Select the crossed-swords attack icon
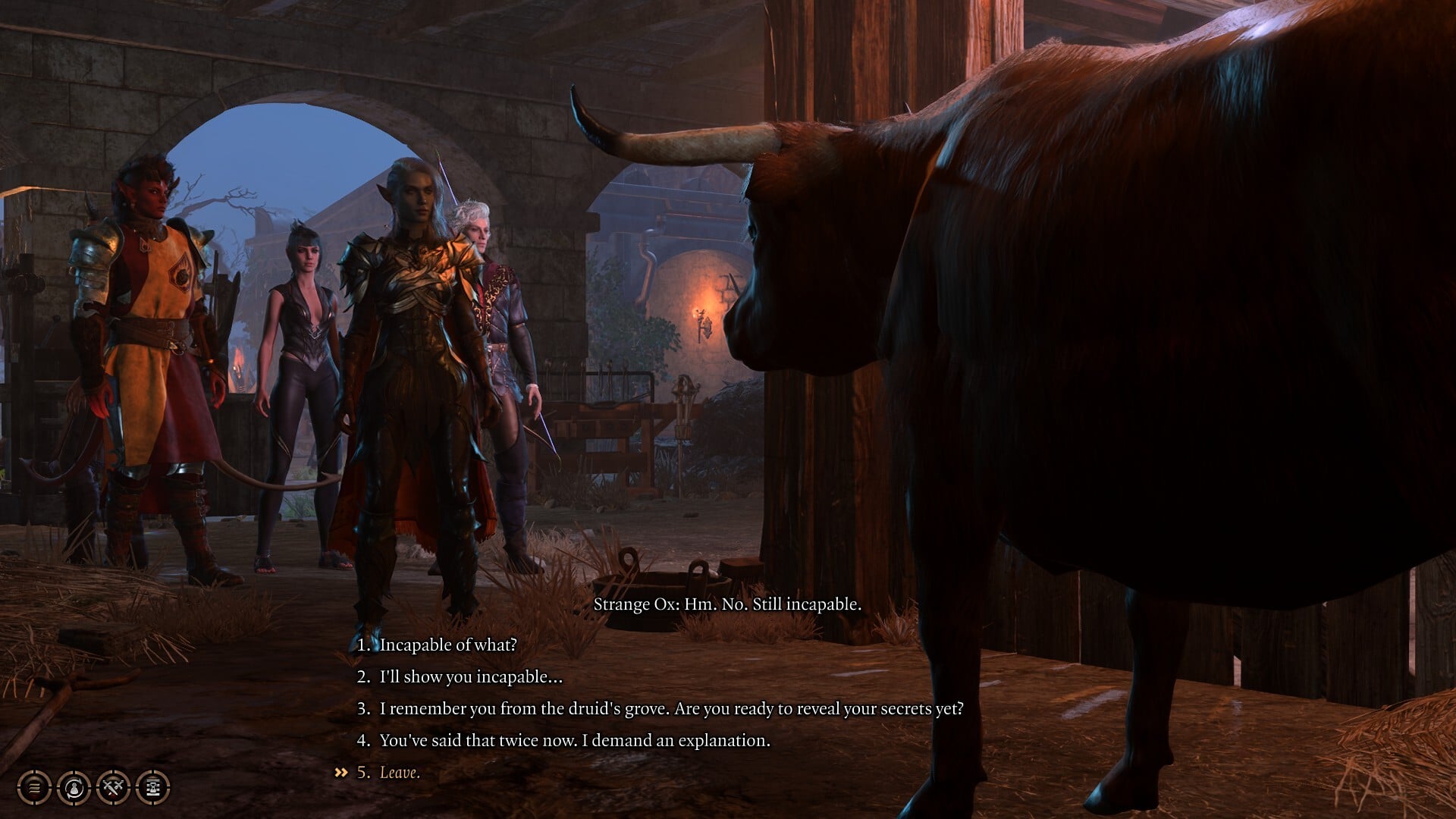1456x819 pixels. [x=112, y=787]
